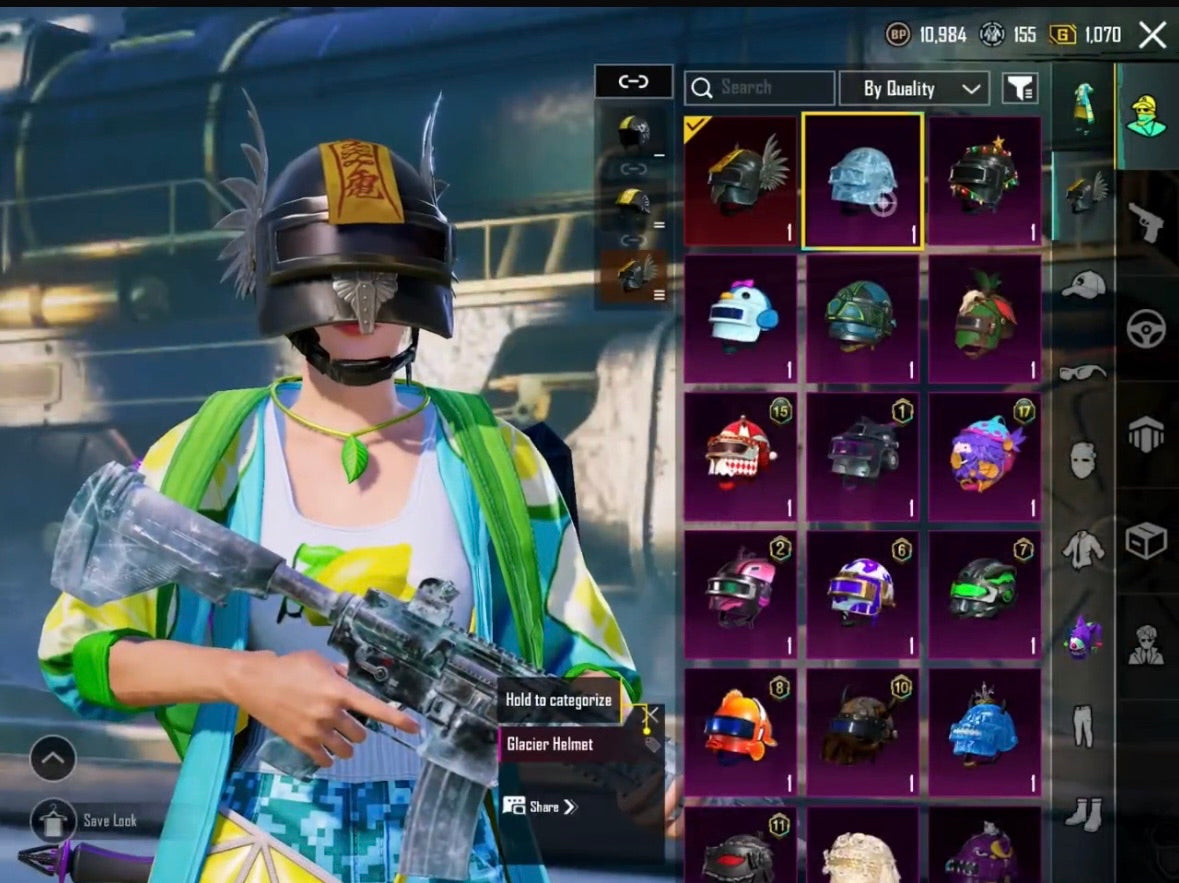Image resolution: width=1179 pixels, height=883 pixels.
Task: Open the shoes subcategory
Action: tap(1083, 812)
